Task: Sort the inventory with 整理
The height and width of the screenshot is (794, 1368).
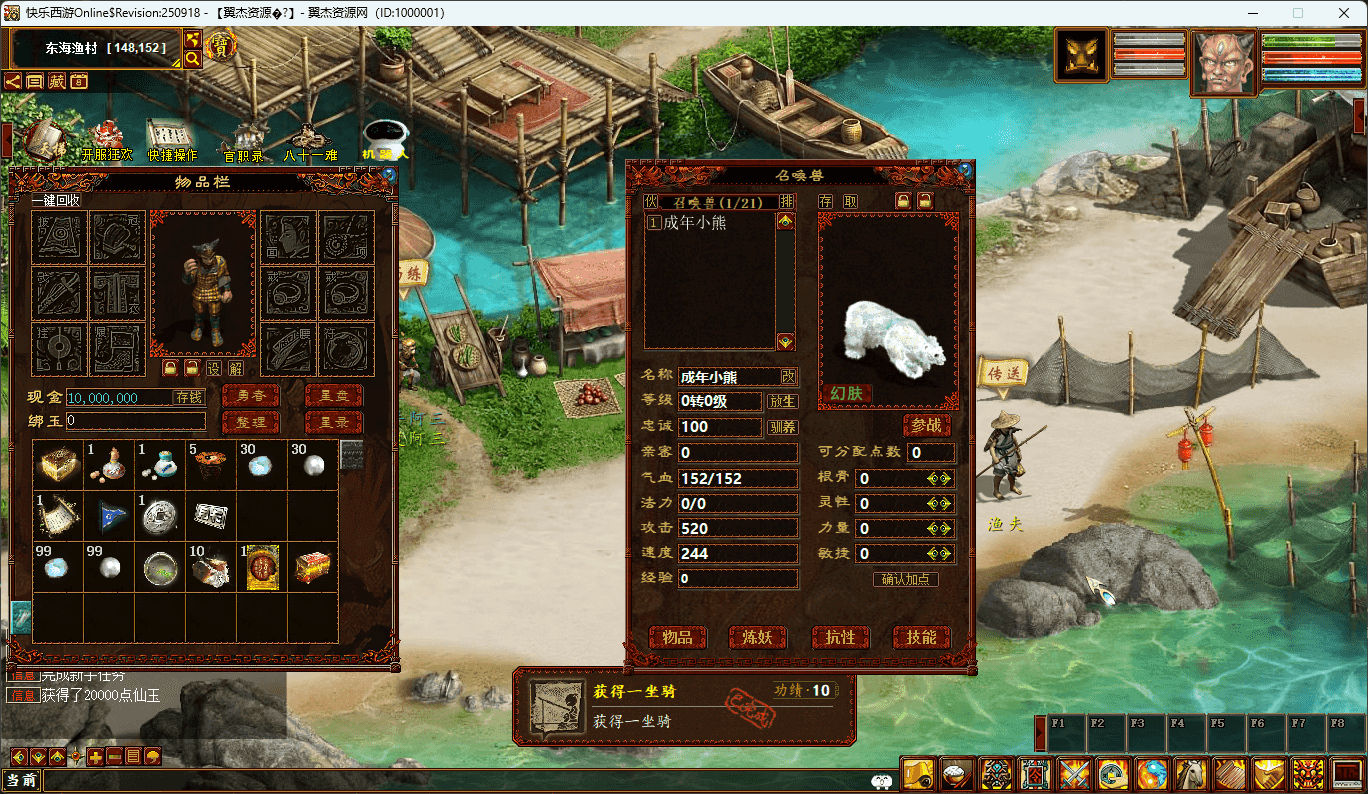Action: coord(250,422)
